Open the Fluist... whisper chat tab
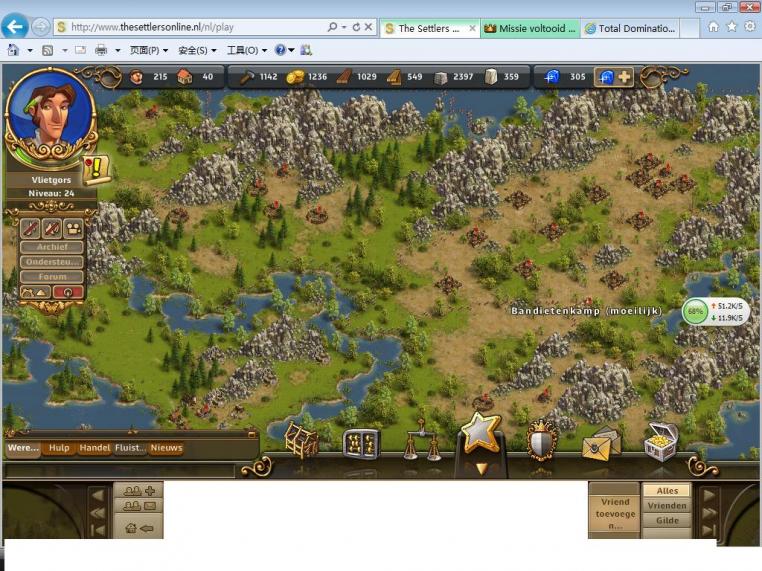The height and width of the screenshot is (571, 762). pyautogui.click(x=130, y=448)
